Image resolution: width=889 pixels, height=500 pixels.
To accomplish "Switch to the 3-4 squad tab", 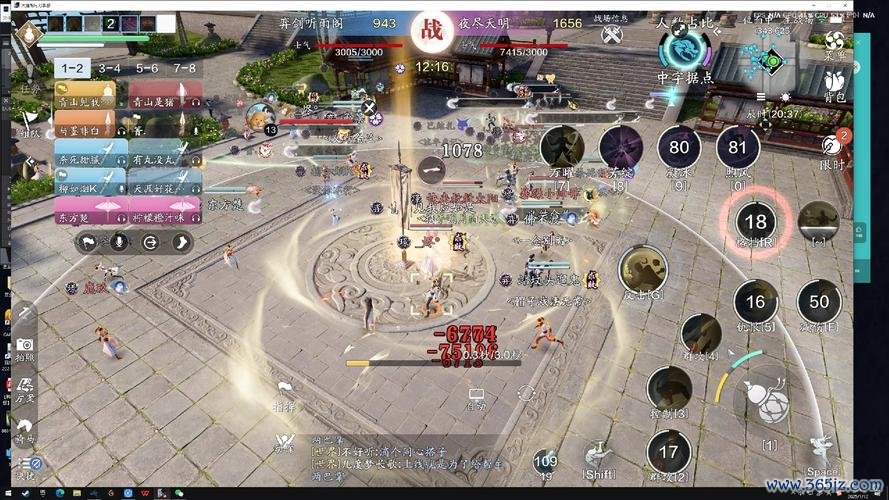I will tap(109, 68).
